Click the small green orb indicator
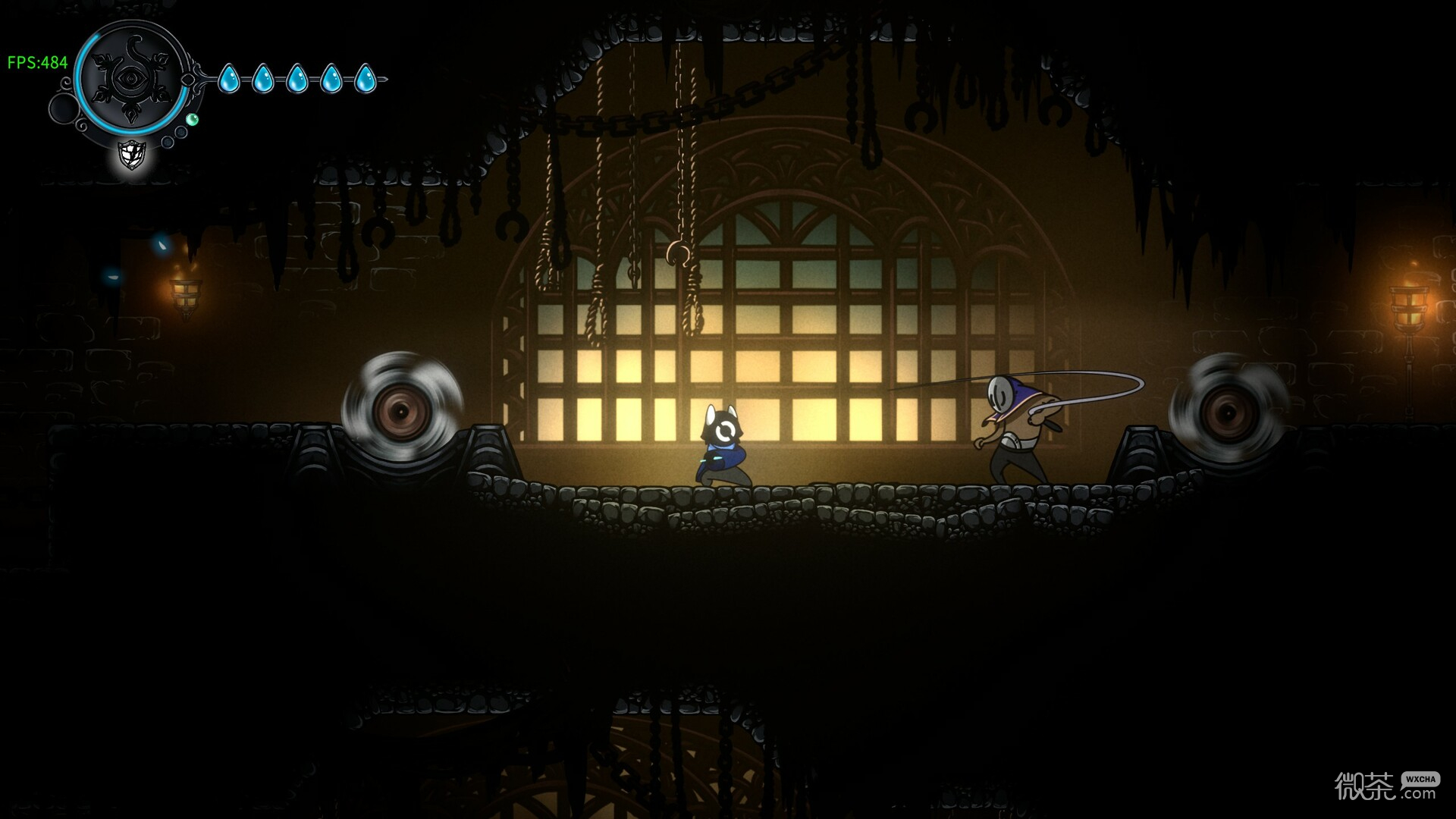1456x819 pixels. pos(193,120)
